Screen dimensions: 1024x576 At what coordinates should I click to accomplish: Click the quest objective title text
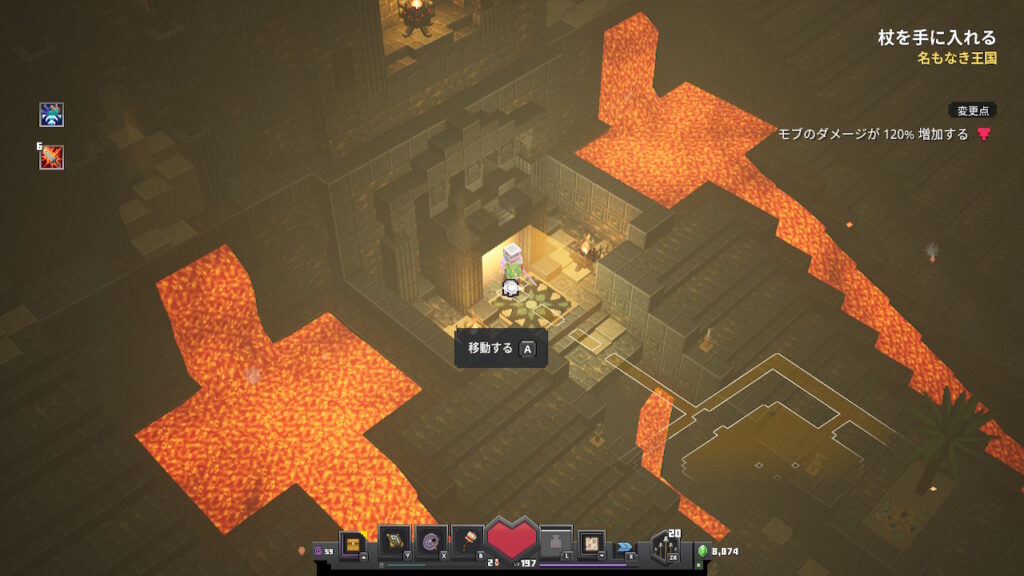936,38
